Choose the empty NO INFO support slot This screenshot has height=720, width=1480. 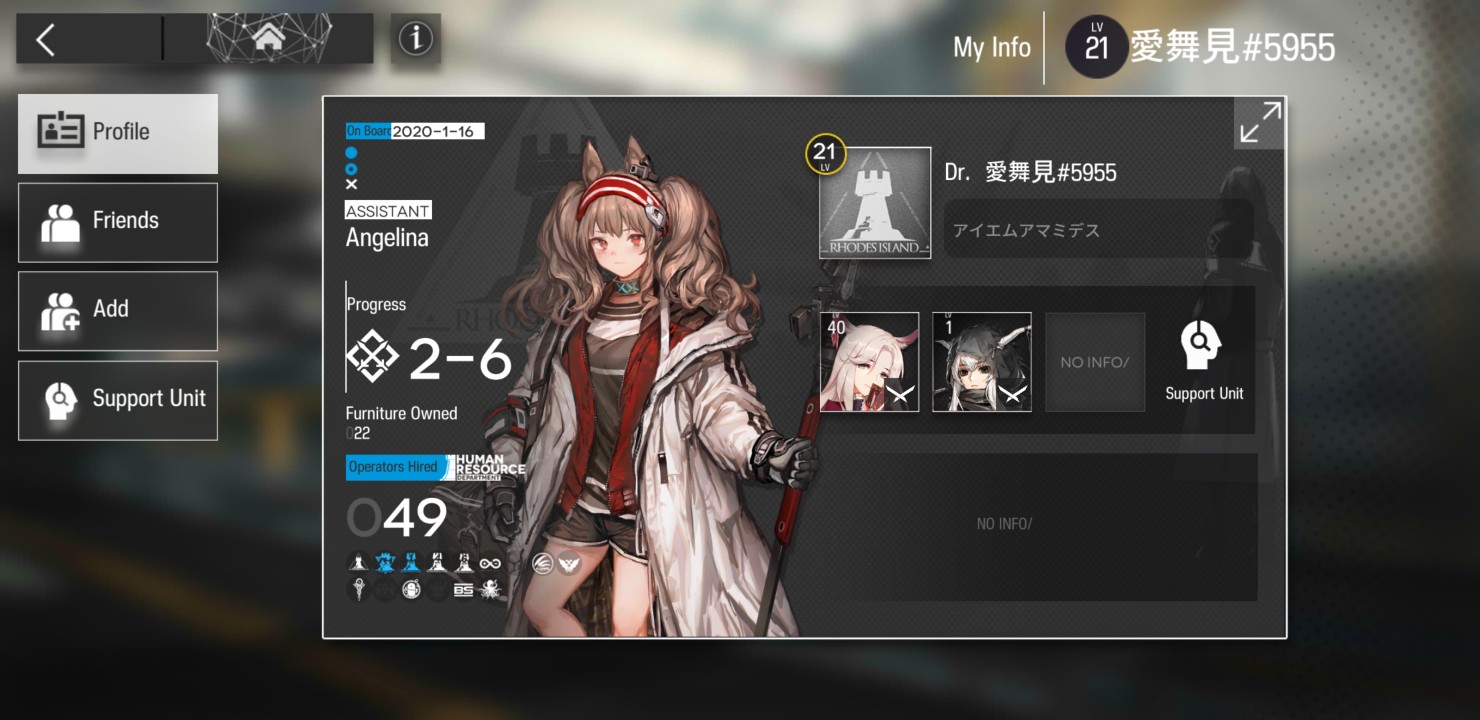pyautogui.click(x=1095, y=362)
